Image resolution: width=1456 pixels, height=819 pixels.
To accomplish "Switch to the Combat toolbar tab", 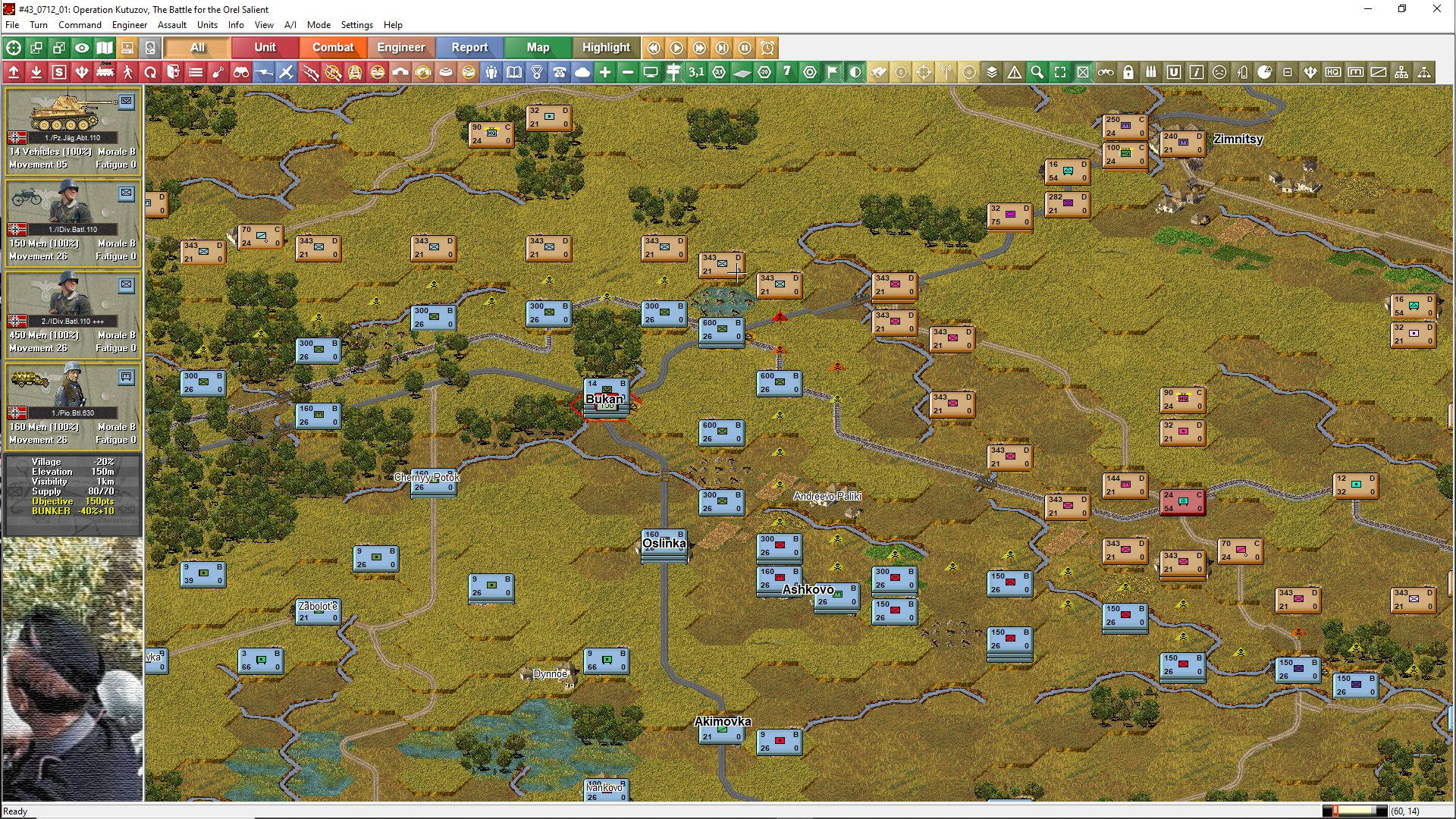I will pyautogui.click(x=333, y=47).
